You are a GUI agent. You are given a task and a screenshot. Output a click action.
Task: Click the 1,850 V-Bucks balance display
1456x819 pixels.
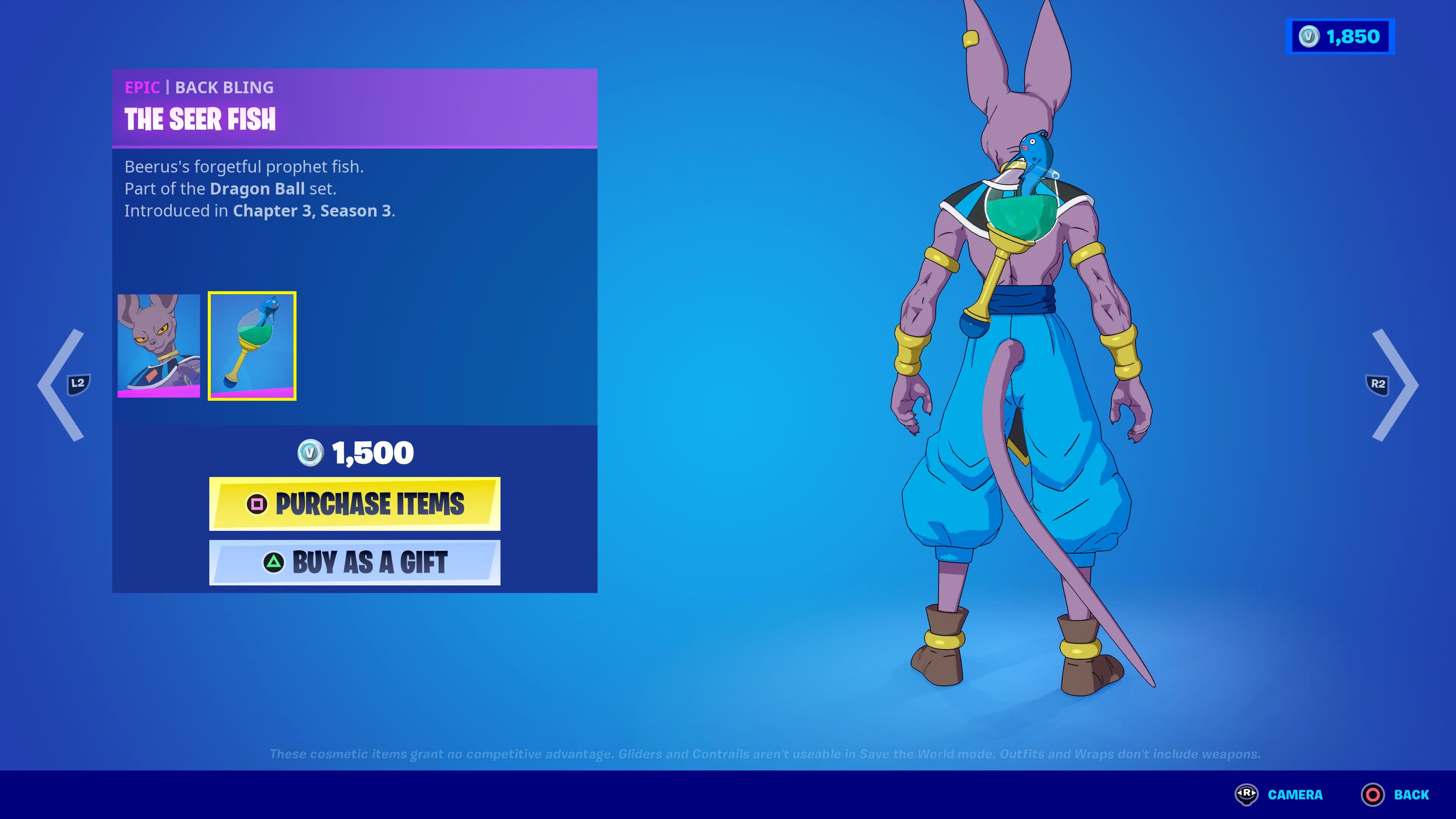point(1340,37)
